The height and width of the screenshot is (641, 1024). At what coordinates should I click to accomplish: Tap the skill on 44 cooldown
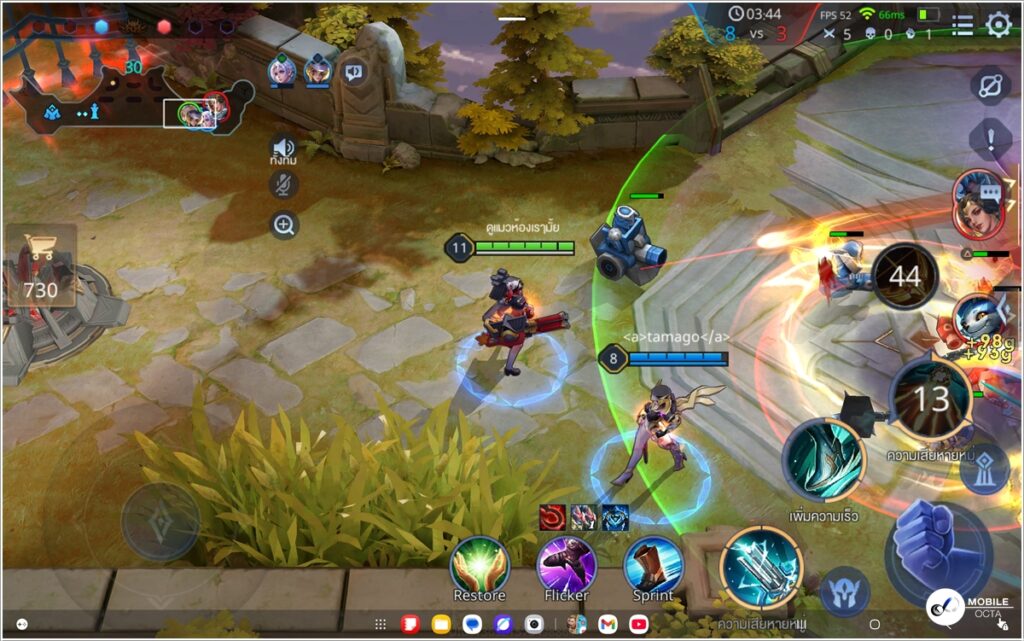tap(905, 277)
